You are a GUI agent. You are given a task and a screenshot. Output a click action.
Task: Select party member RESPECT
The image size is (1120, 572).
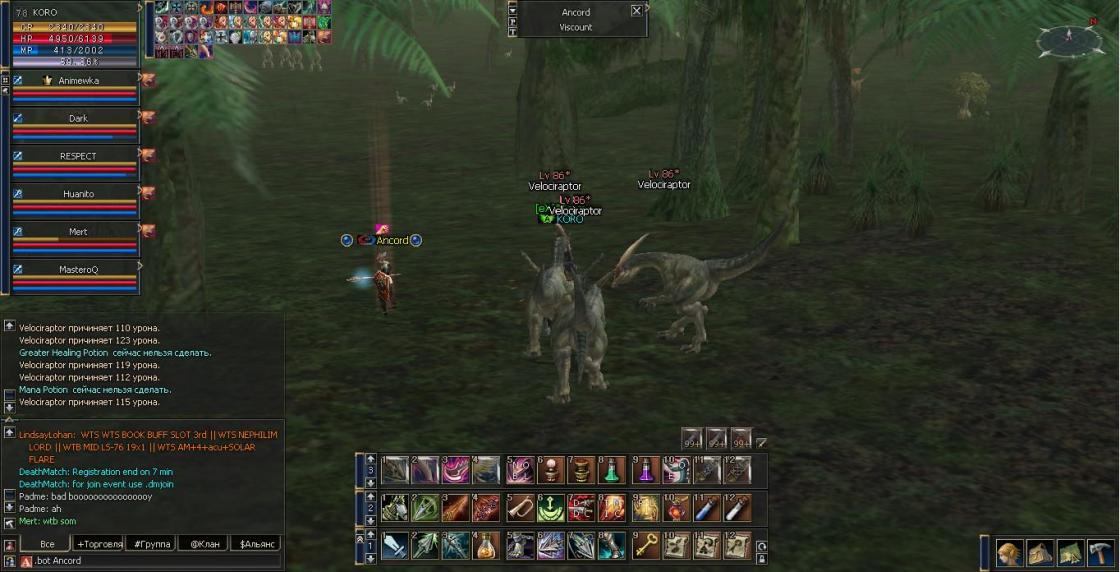point(77,156)
